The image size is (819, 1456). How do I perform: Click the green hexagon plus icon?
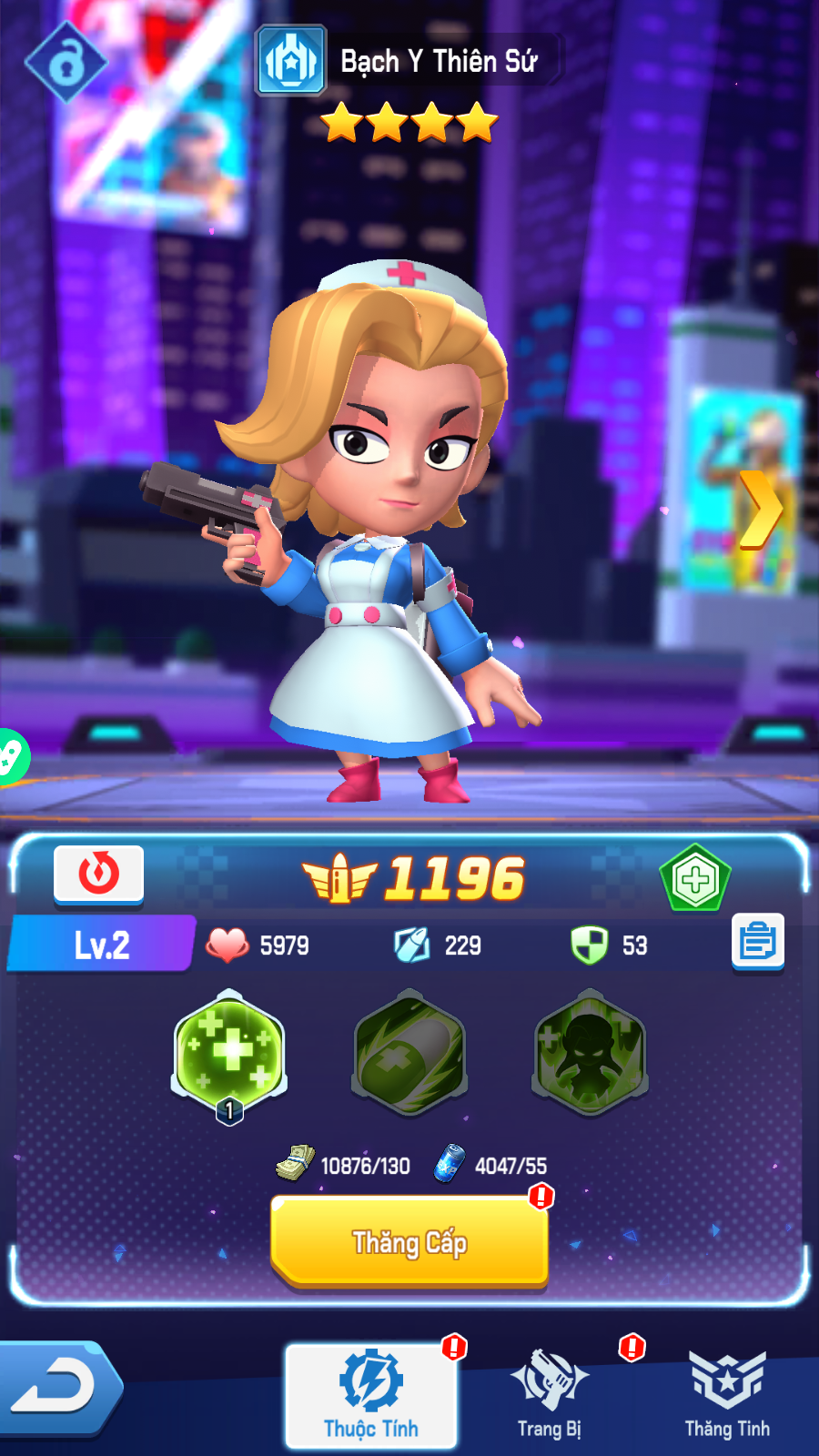(x=695, y=879)
